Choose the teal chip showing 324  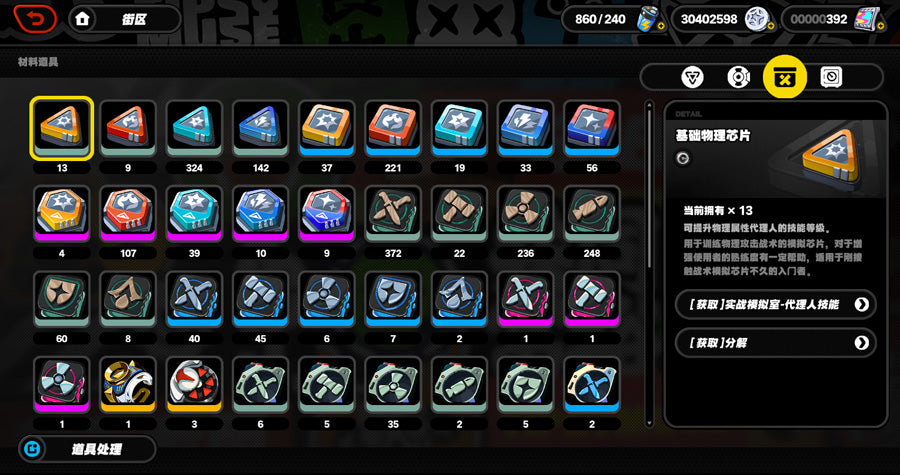click(x=194, y=127)
